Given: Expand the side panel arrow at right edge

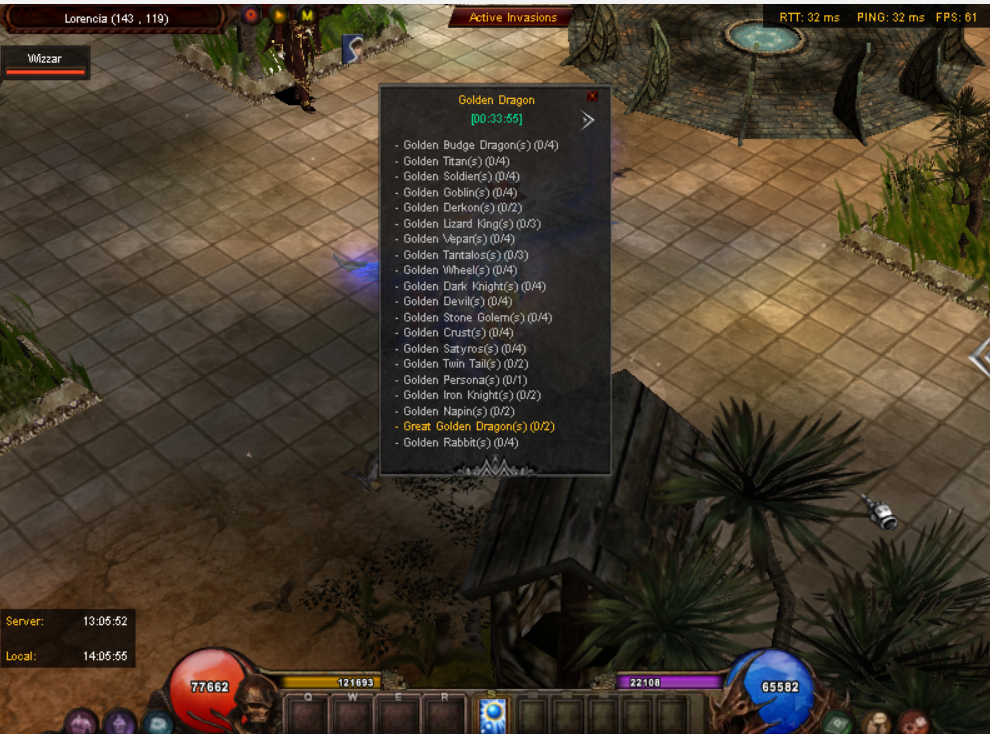Looking at the screenshot, I should [980, 357].
